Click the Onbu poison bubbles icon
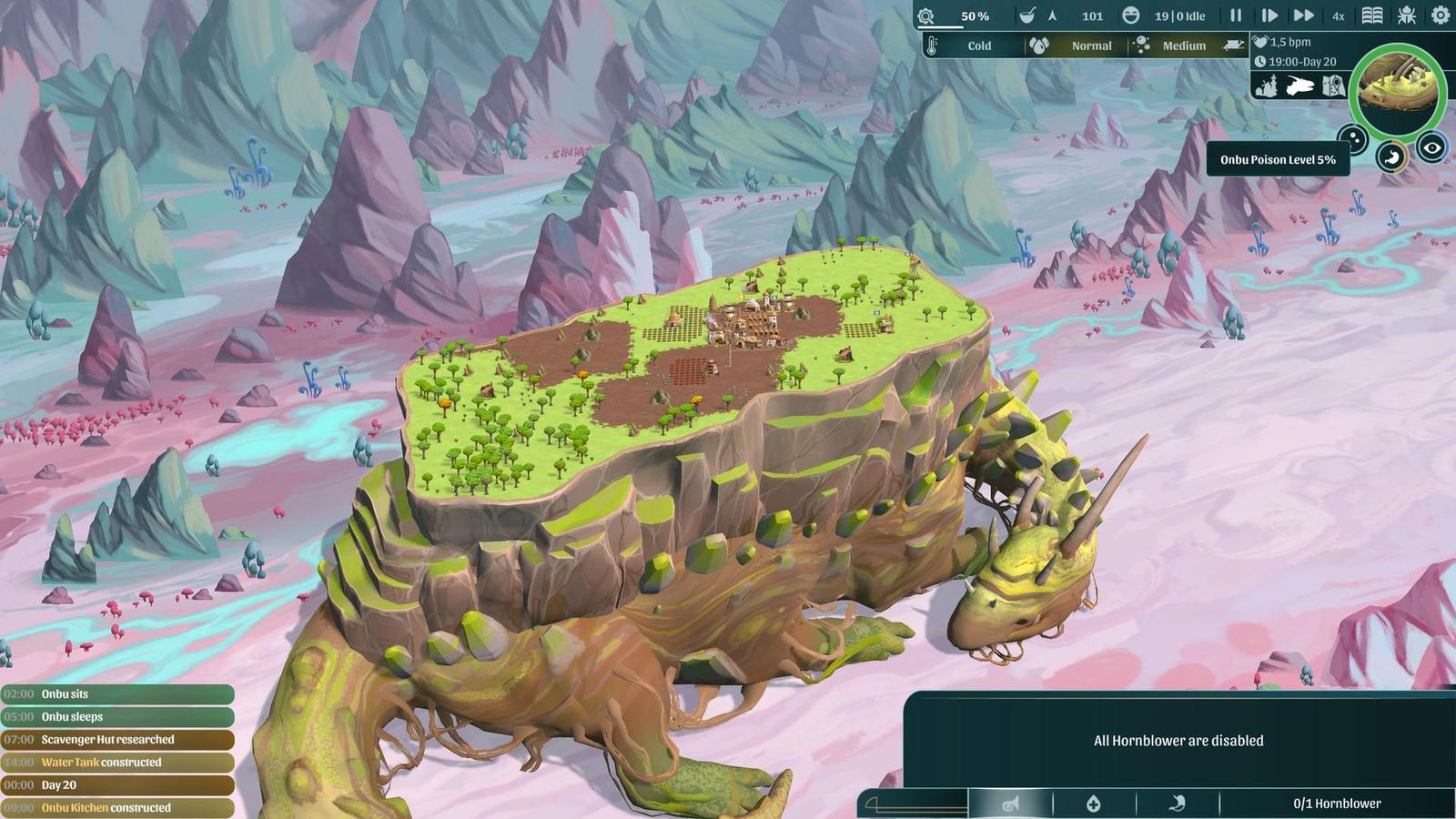The height and width of the screenshot is (819, 1456). pos(1353,139)
